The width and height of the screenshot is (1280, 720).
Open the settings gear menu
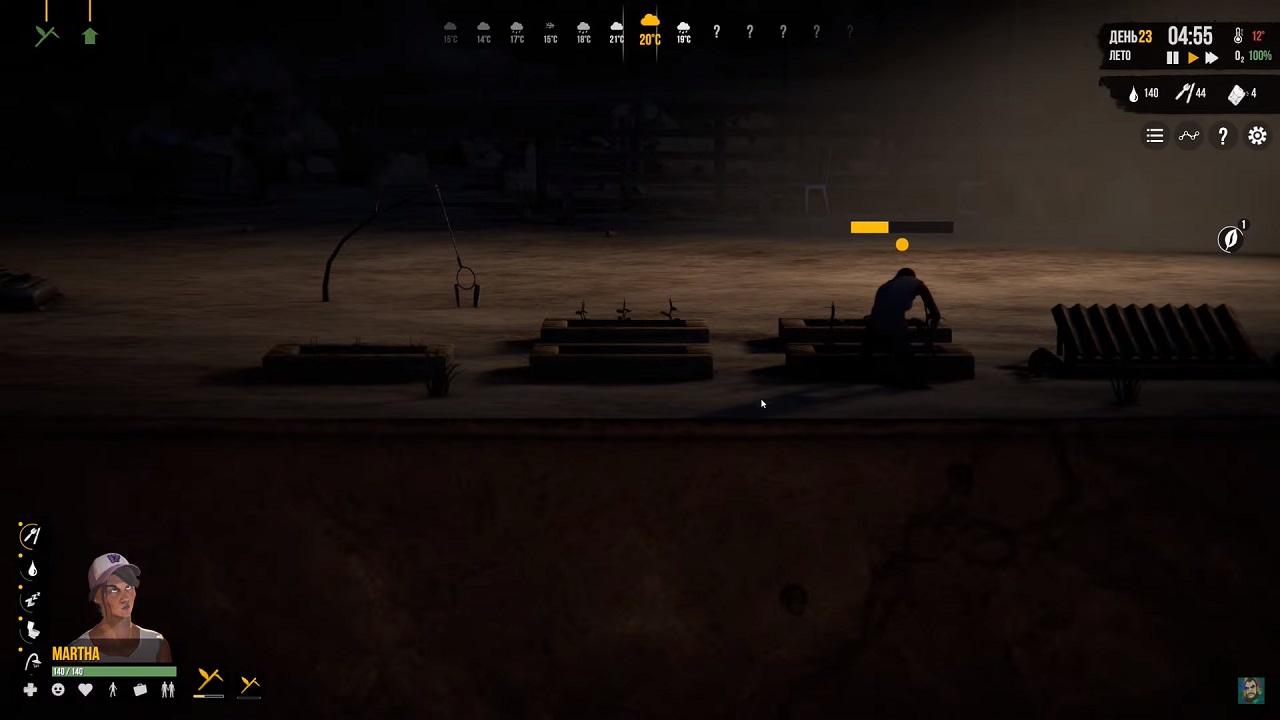[x=1257, y=136]
